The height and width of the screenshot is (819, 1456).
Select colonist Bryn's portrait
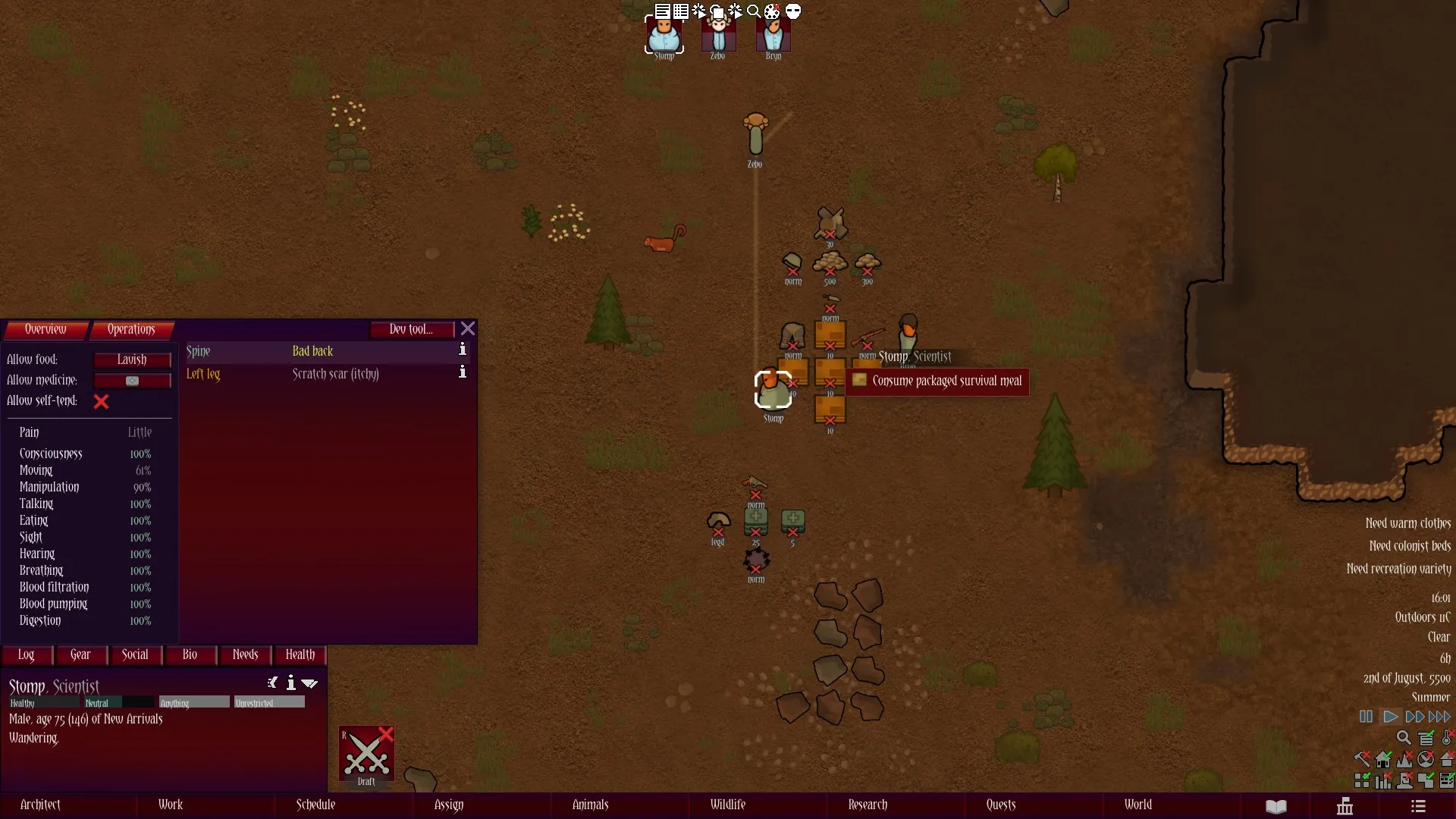773,35
